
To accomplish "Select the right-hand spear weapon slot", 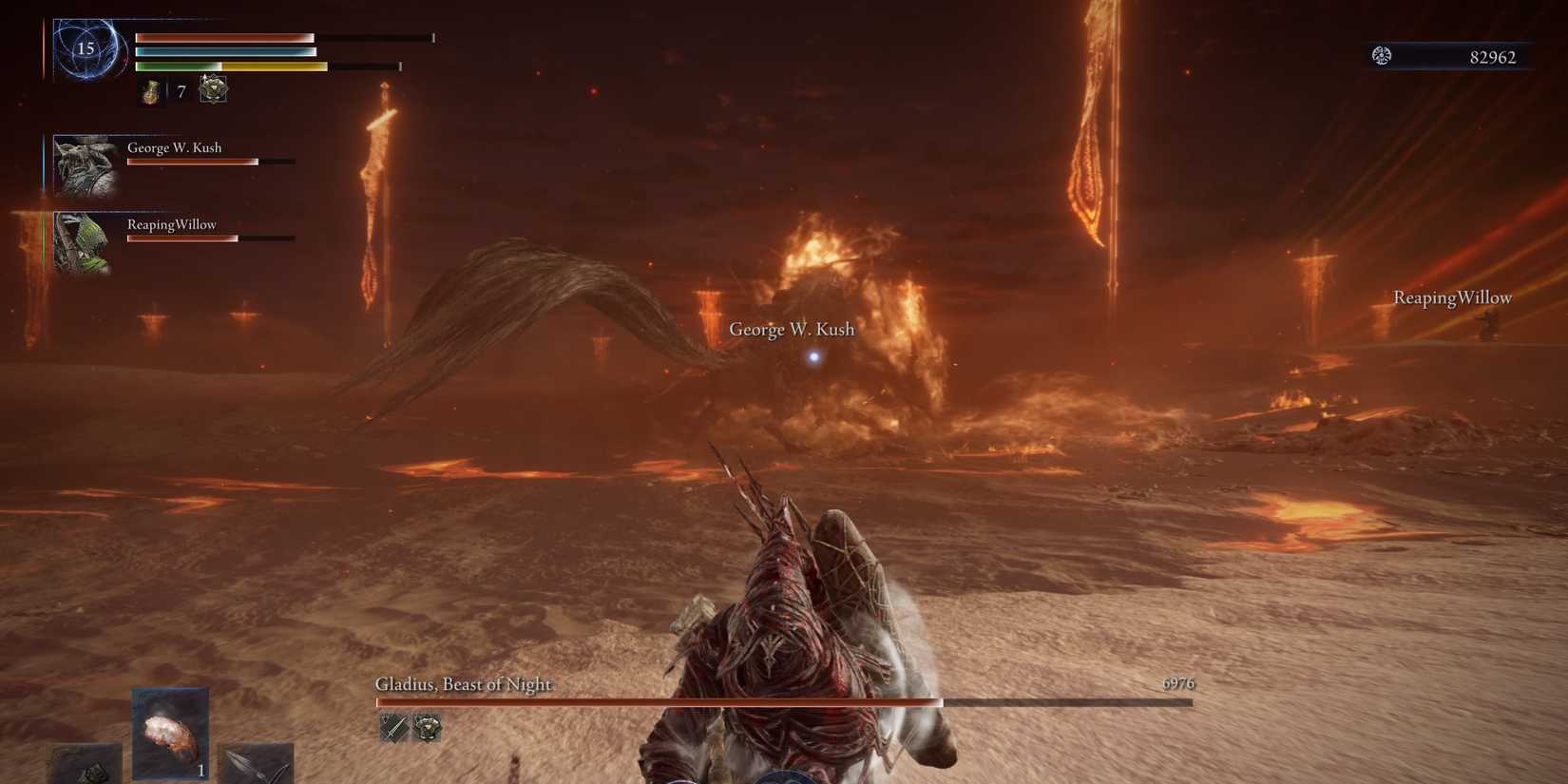I will click(255, 763).
